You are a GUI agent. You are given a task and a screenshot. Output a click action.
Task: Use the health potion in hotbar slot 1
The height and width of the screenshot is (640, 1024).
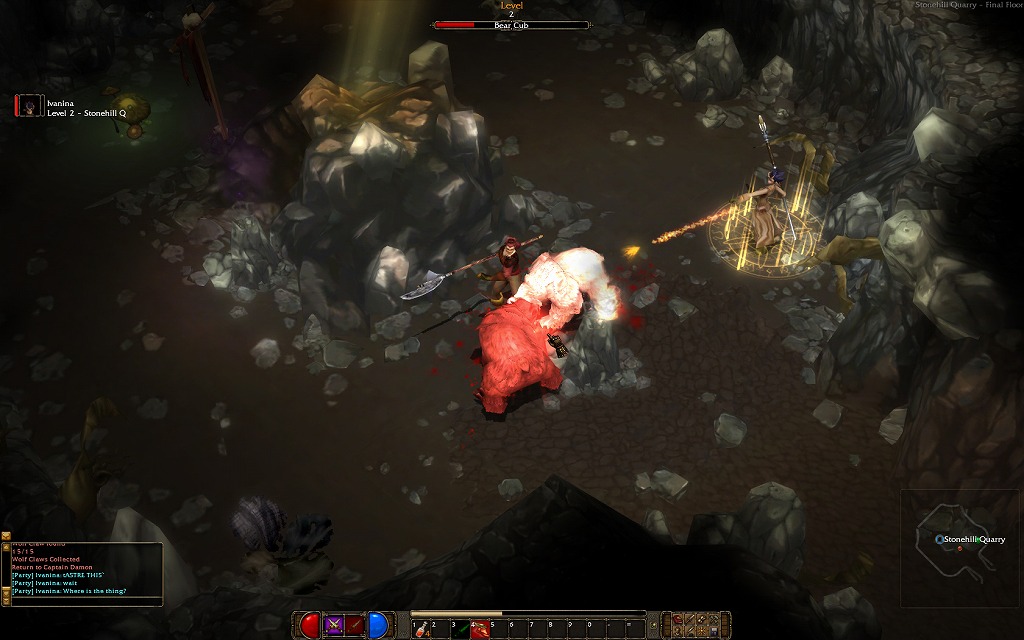[x=421, y=628]
